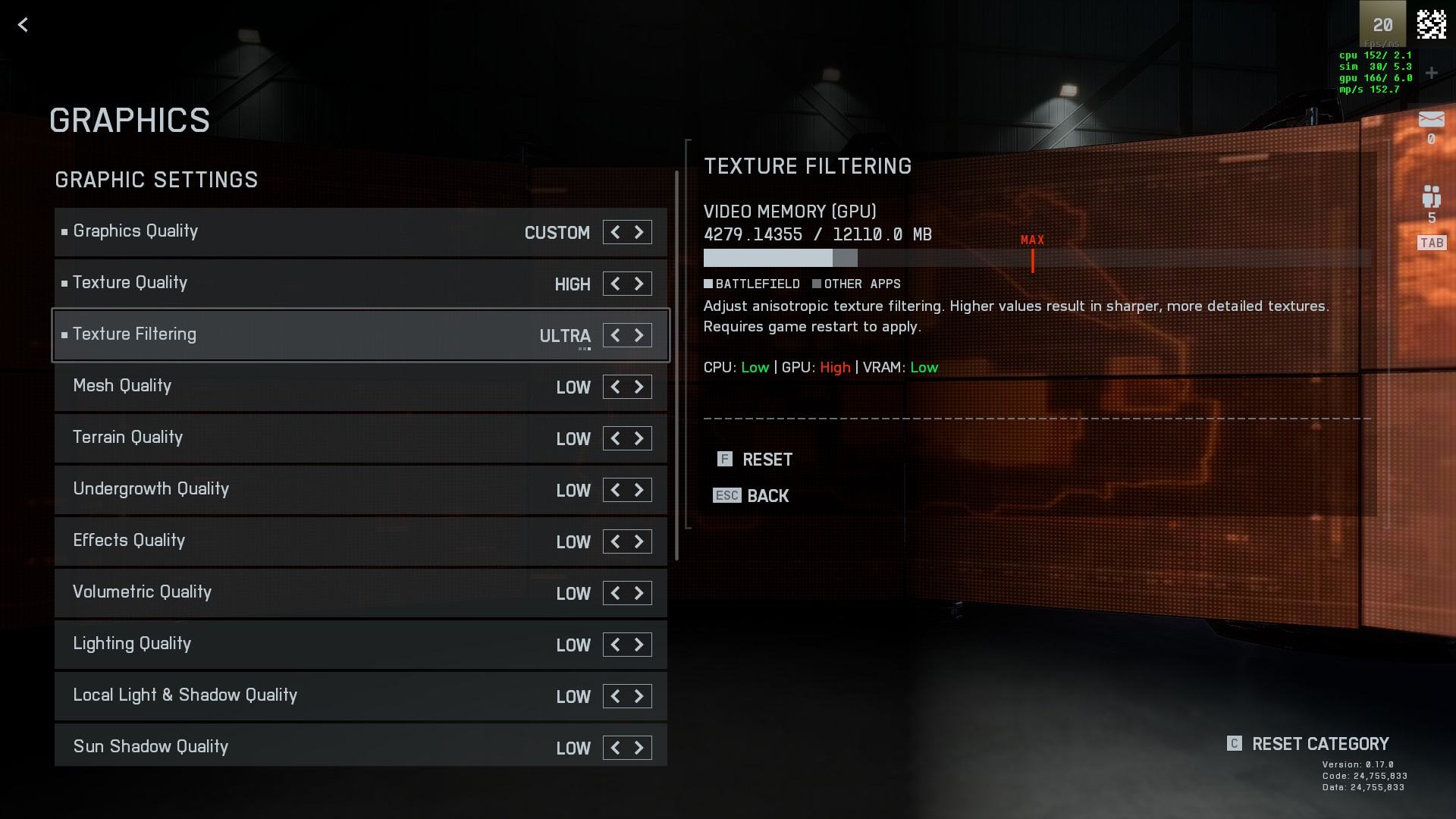Go back using the top-left arrow

click(23, 25)
